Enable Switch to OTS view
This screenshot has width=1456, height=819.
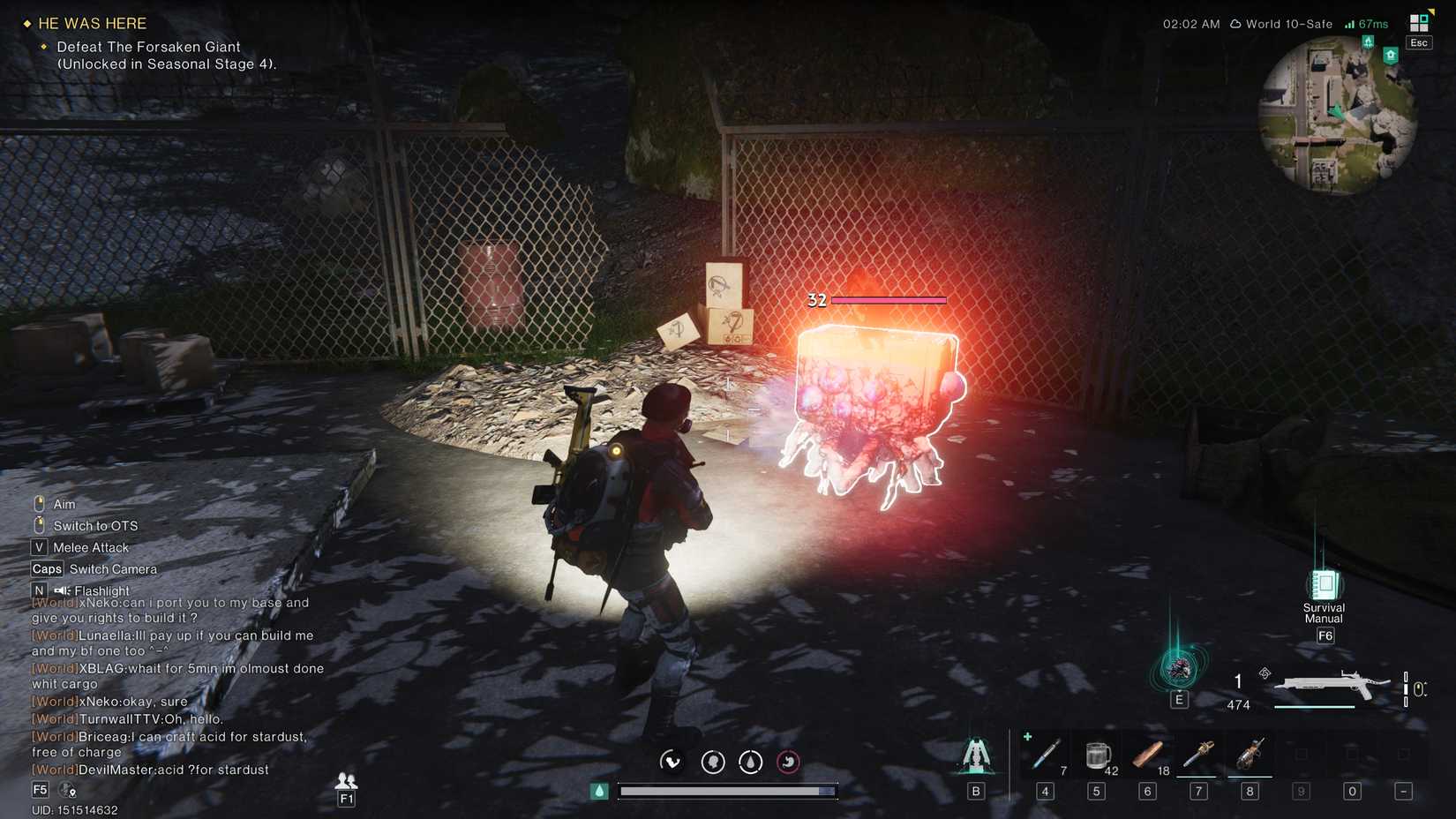[97, 525]
